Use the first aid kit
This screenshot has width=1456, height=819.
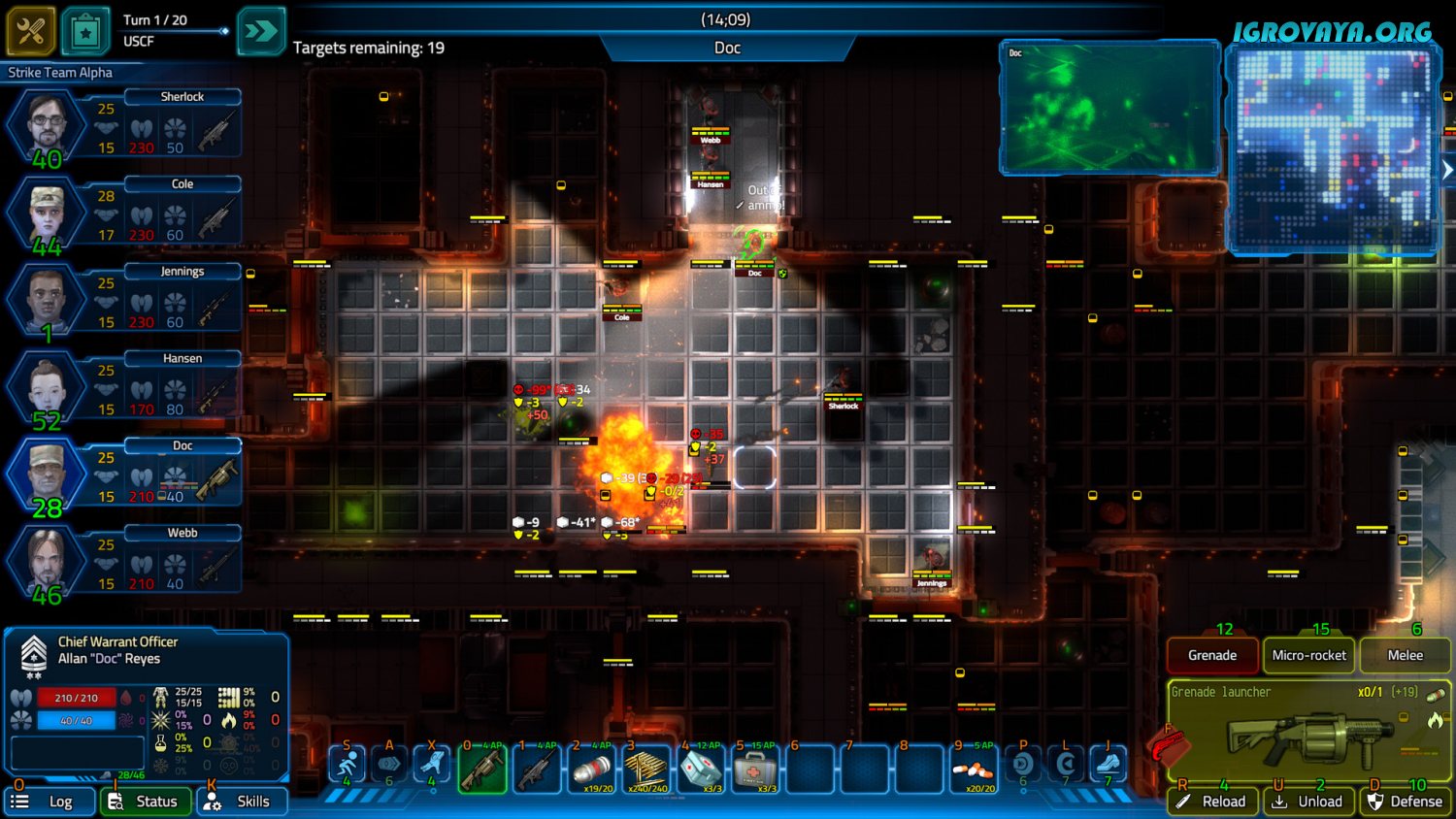click(755, 770)
